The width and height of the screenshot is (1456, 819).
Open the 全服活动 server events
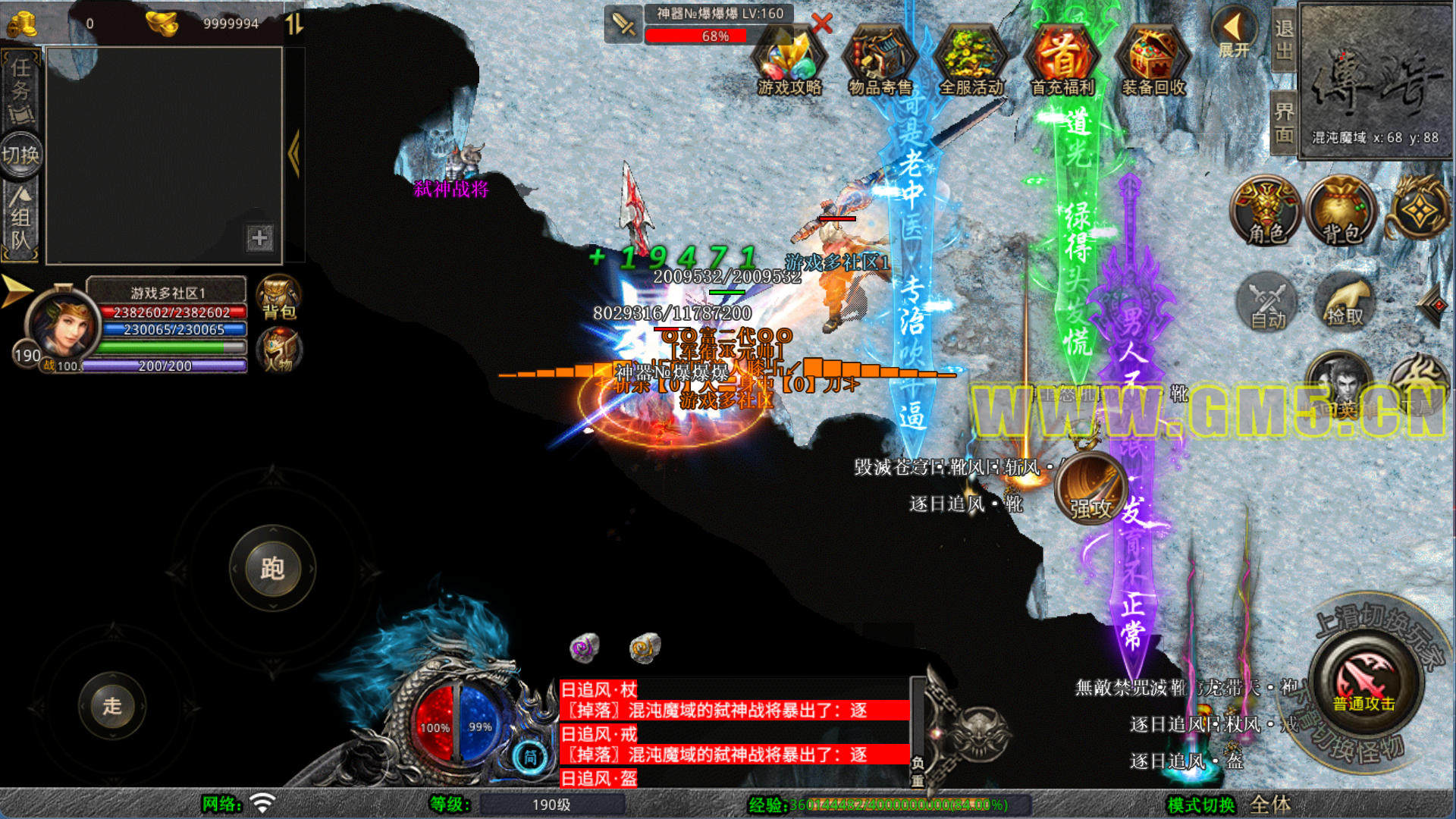pyautogui.click(x=971, y=62)
